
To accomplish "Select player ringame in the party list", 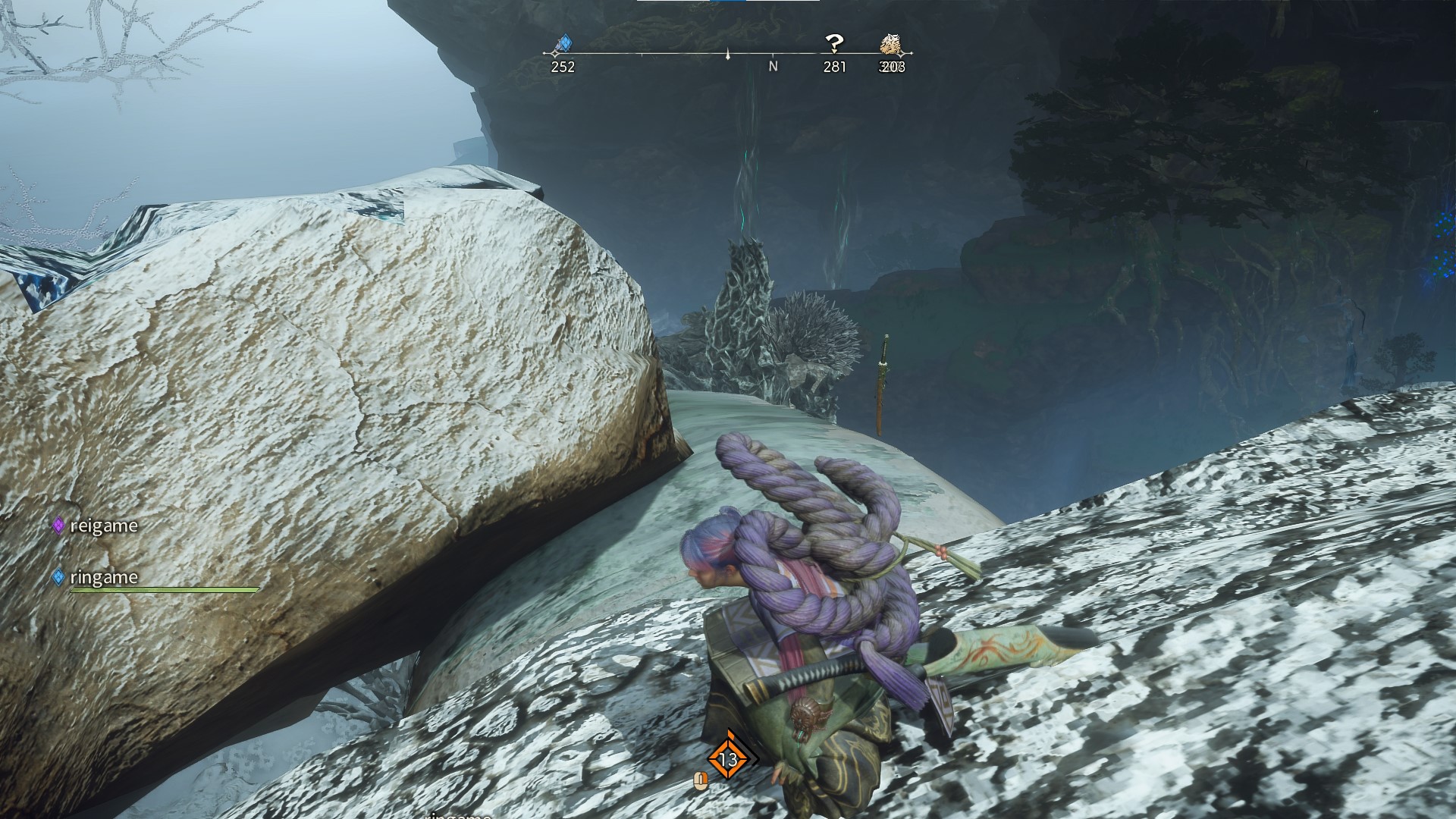I will click(103, 577).
